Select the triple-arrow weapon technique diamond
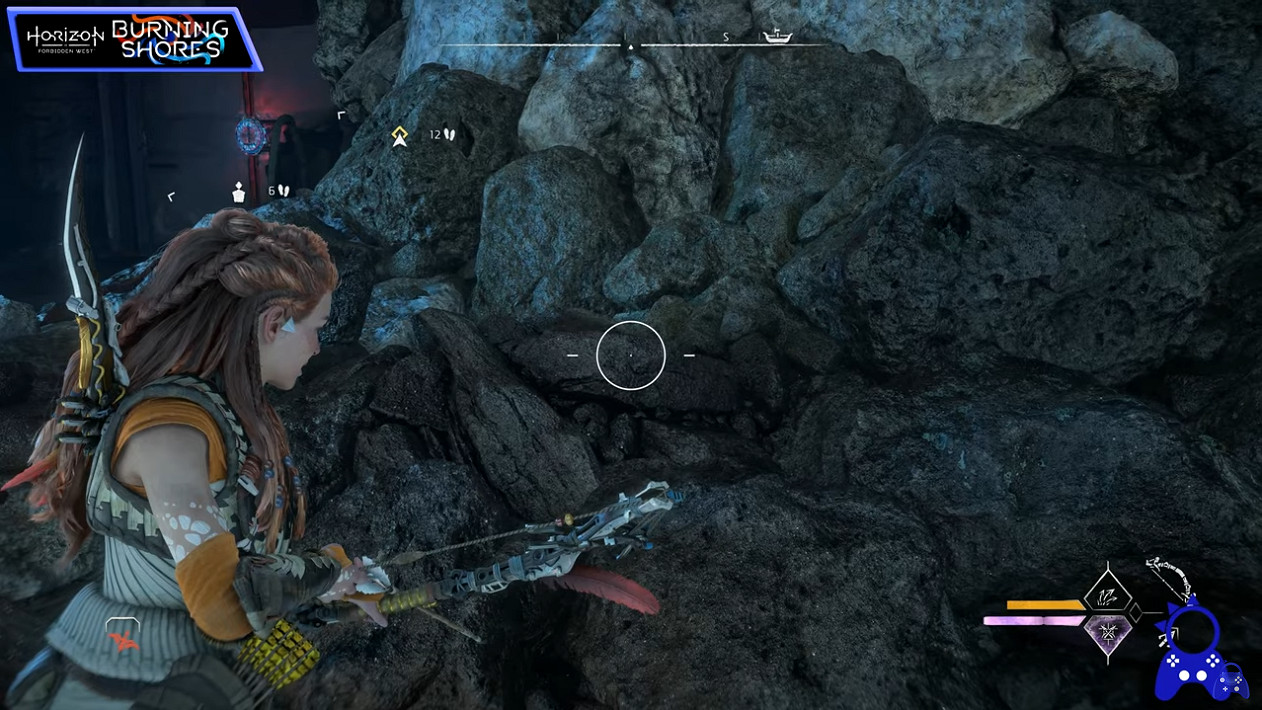1262x710 pixels. [x=1108, y=594]
